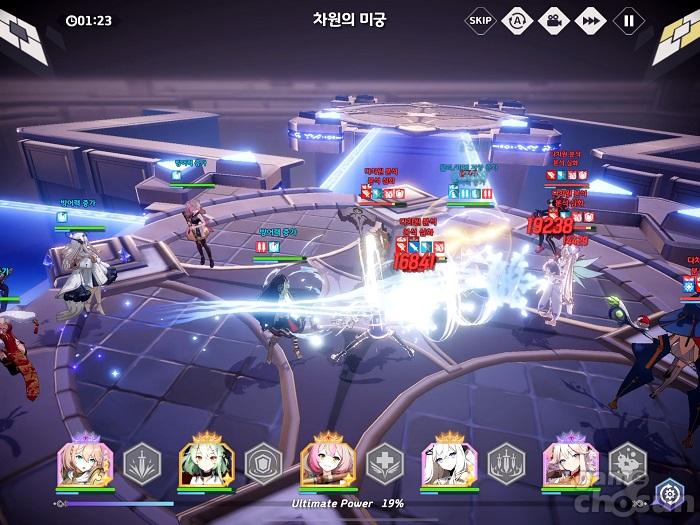
Task: Skip the battle with the SKIP button
Action: point(480,19)
